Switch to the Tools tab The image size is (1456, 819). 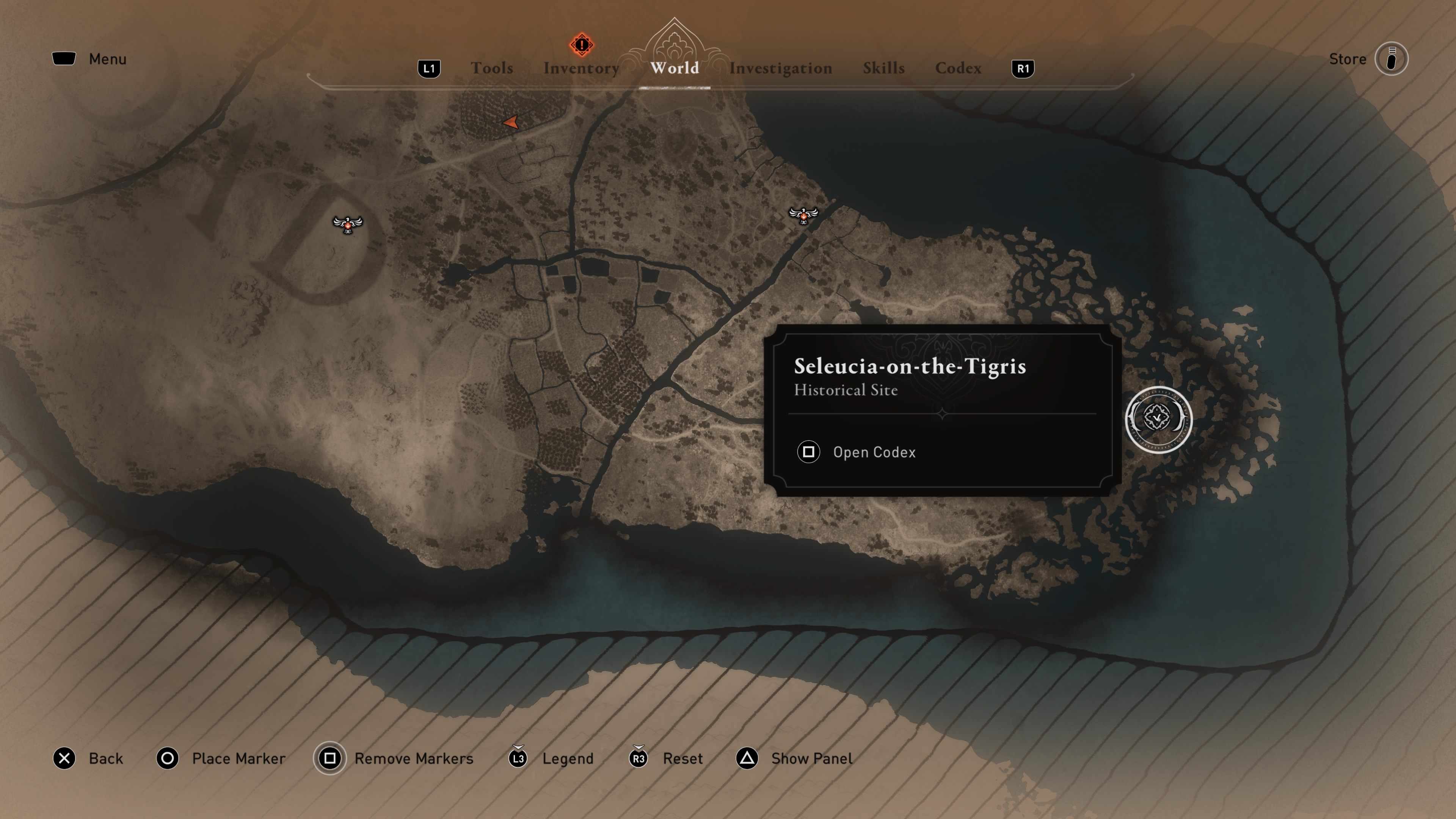pos(492,68)
